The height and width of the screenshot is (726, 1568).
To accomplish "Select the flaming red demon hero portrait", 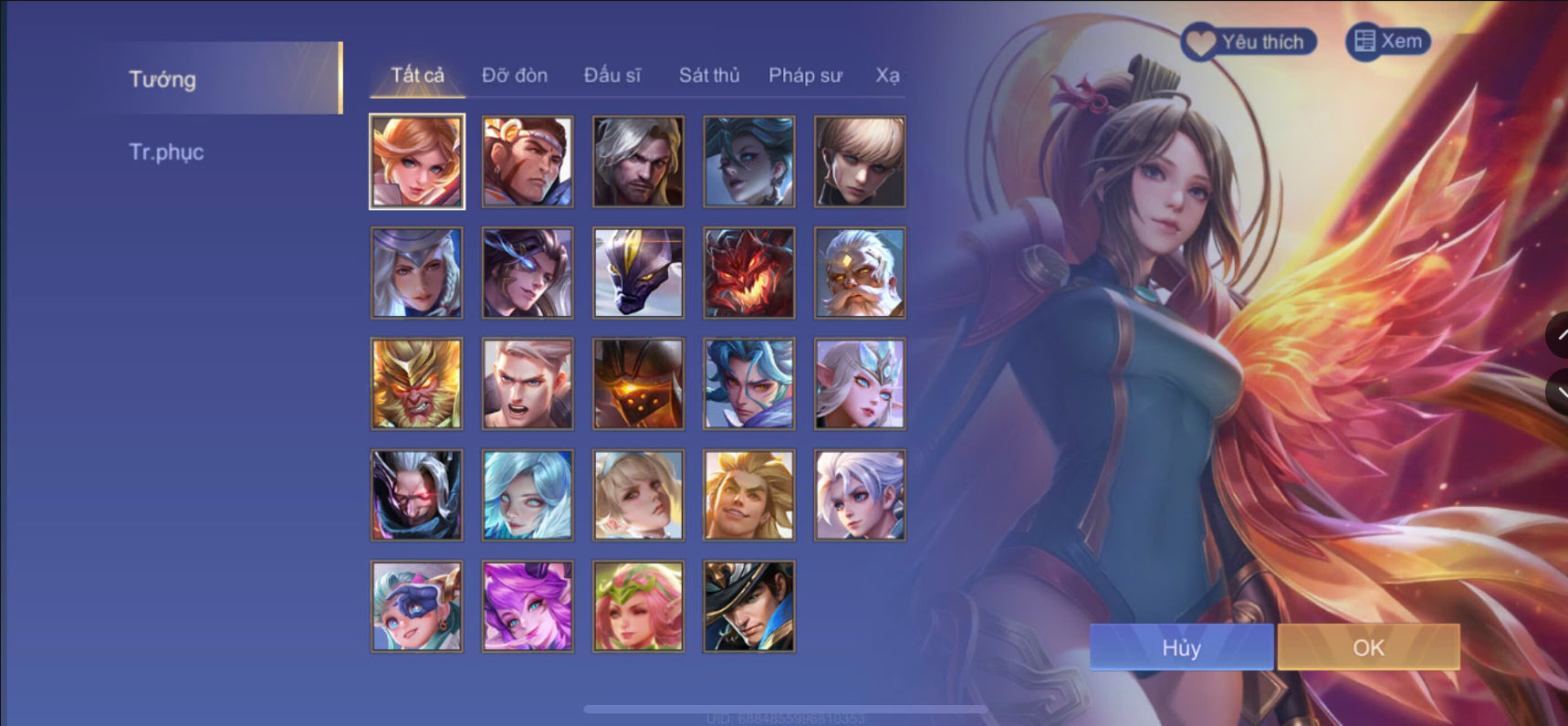I will click(748, 272).
